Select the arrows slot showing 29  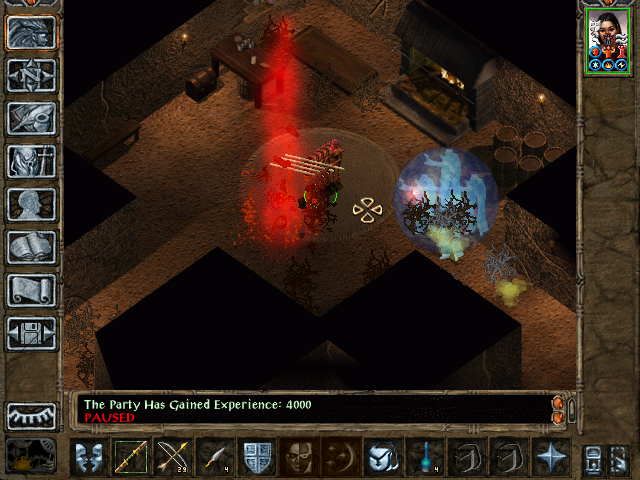173,456
